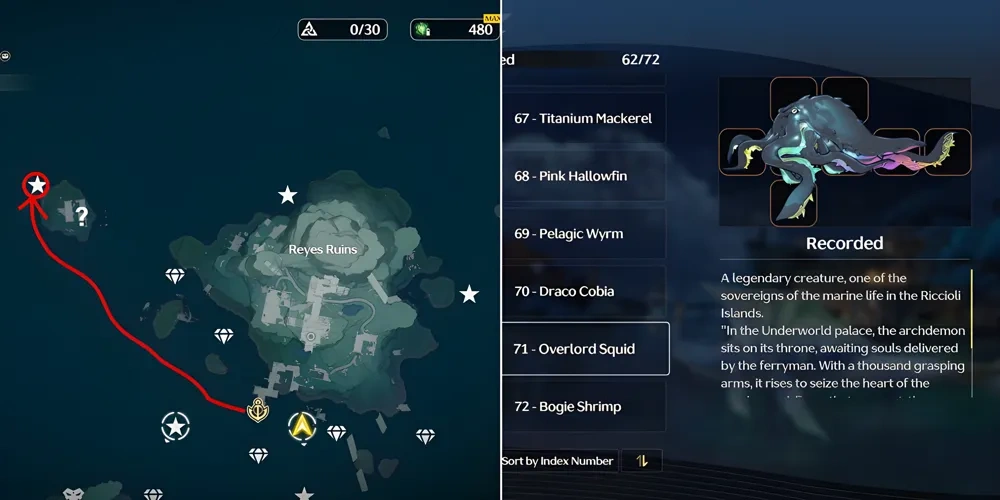Click 71 - Overlord Squid entry
The image size is (1000, 500).
(x=585, y=349)
